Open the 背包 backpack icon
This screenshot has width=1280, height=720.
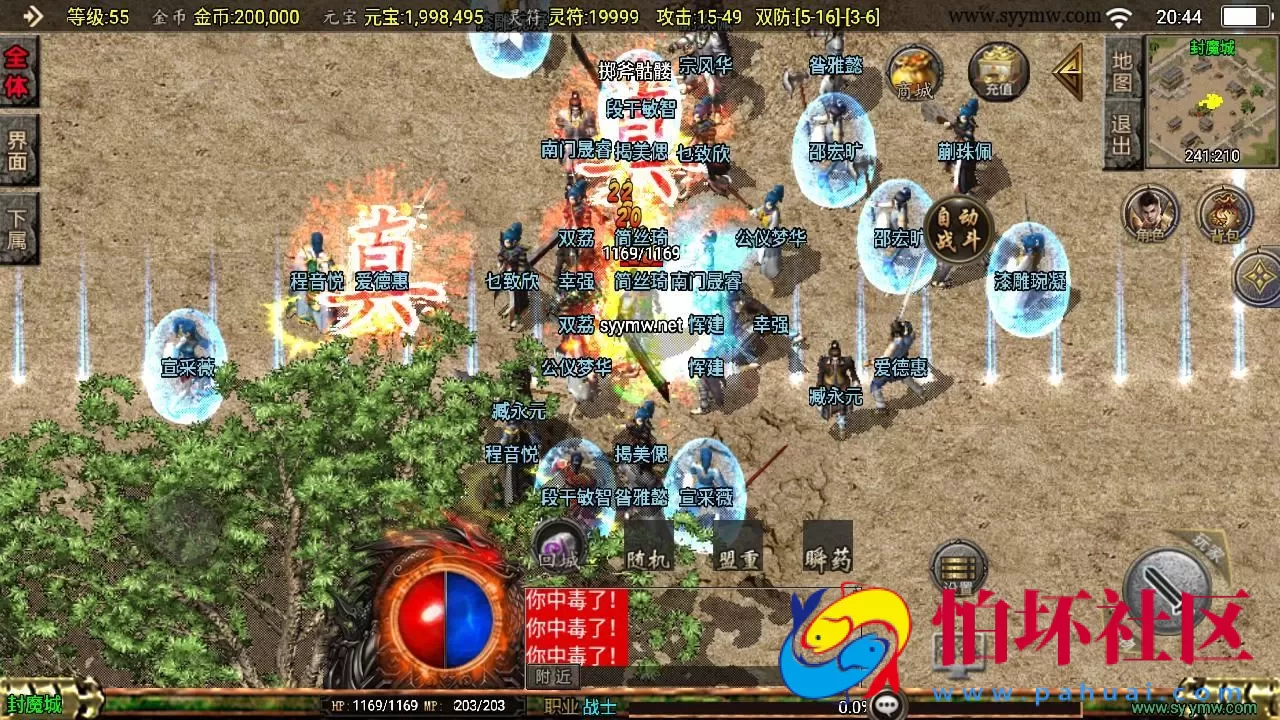[x=1228, y=215]
